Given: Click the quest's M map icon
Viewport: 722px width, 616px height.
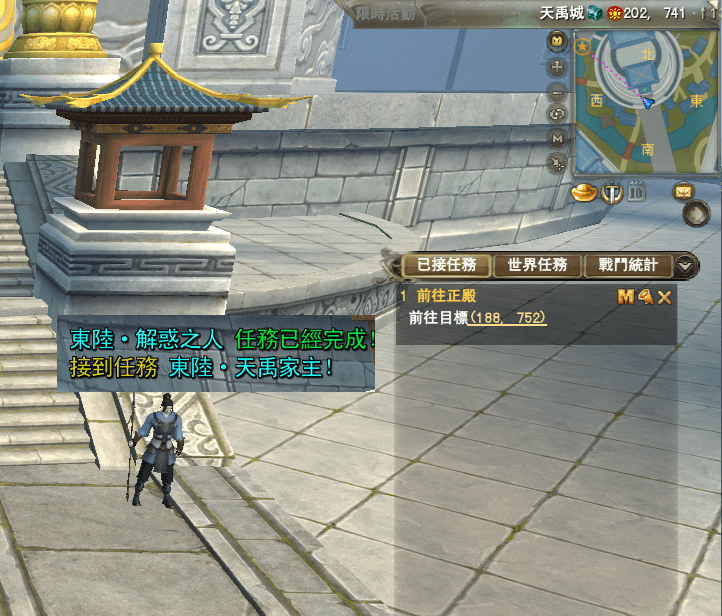Looking at the screenshot, I should (x=626, y=296).
